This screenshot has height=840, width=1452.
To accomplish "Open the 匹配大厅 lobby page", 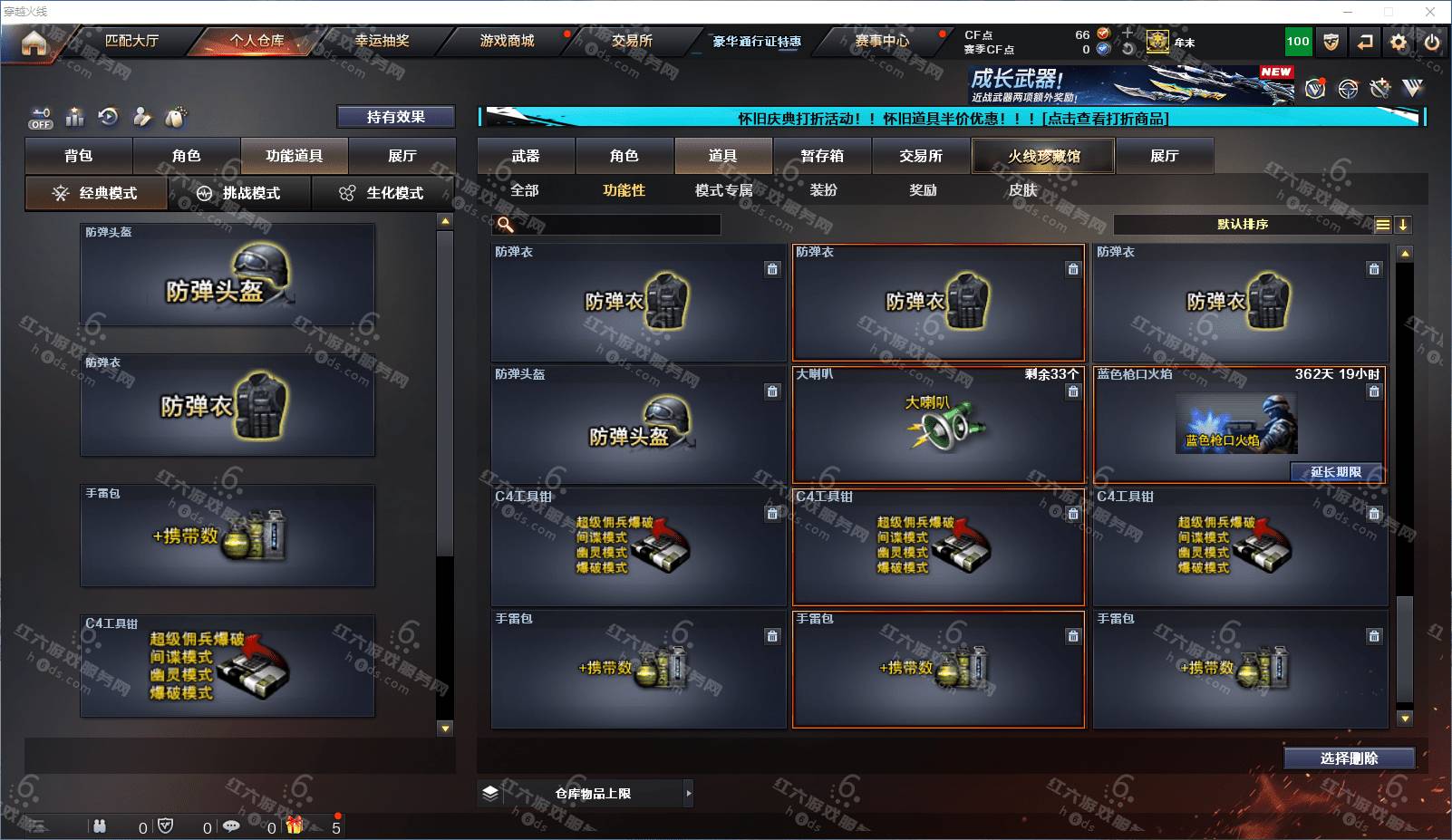I will click(131, 41).
